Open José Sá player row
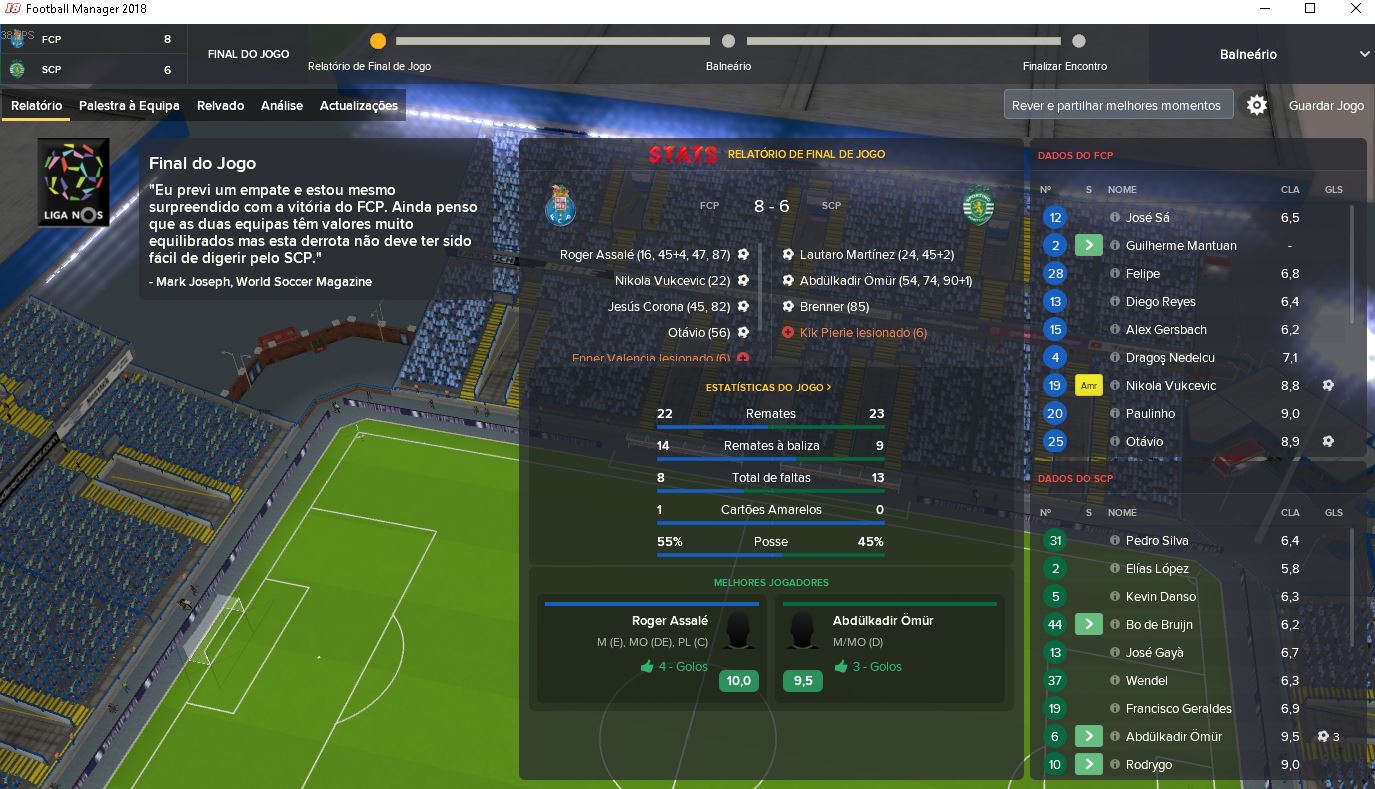1375x789 pixels. (1147, 218)
